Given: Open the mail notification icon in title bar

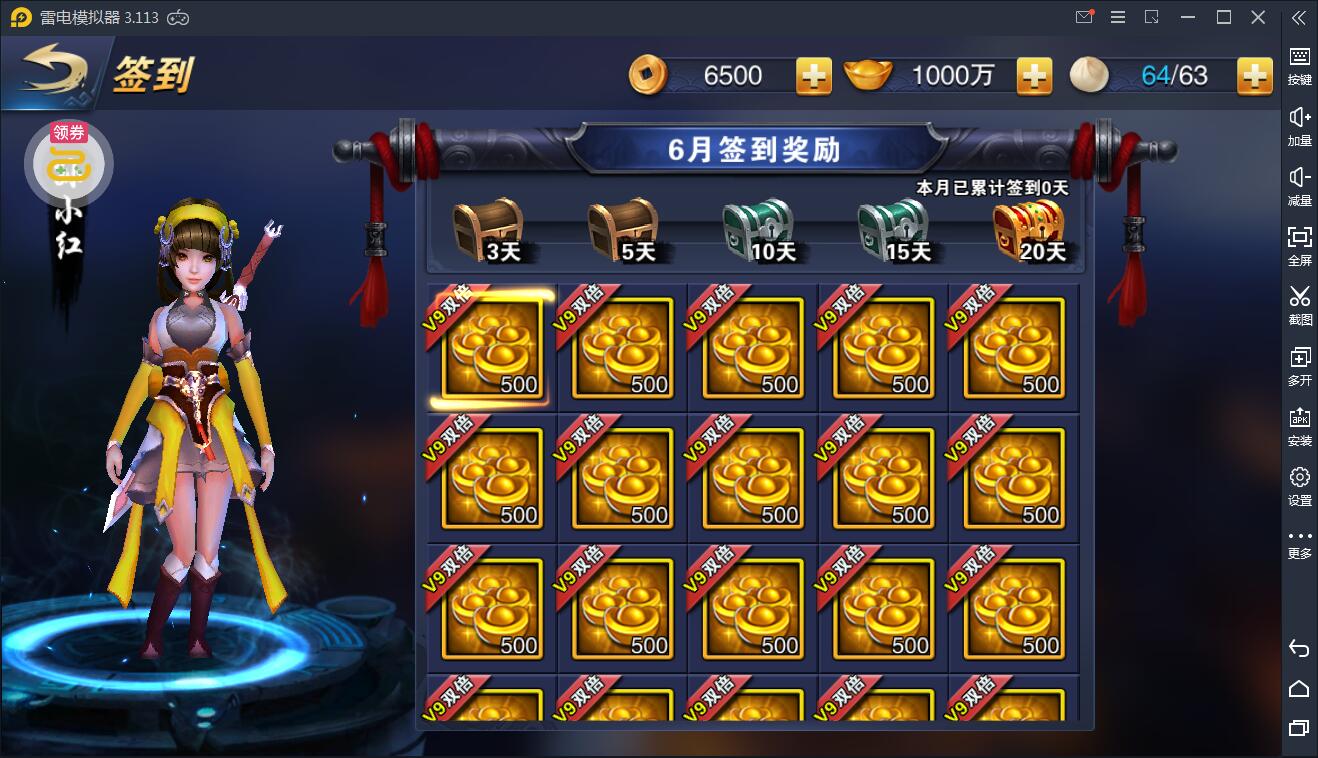Looking at the screenshot, I should click(x=1082, y=17).
